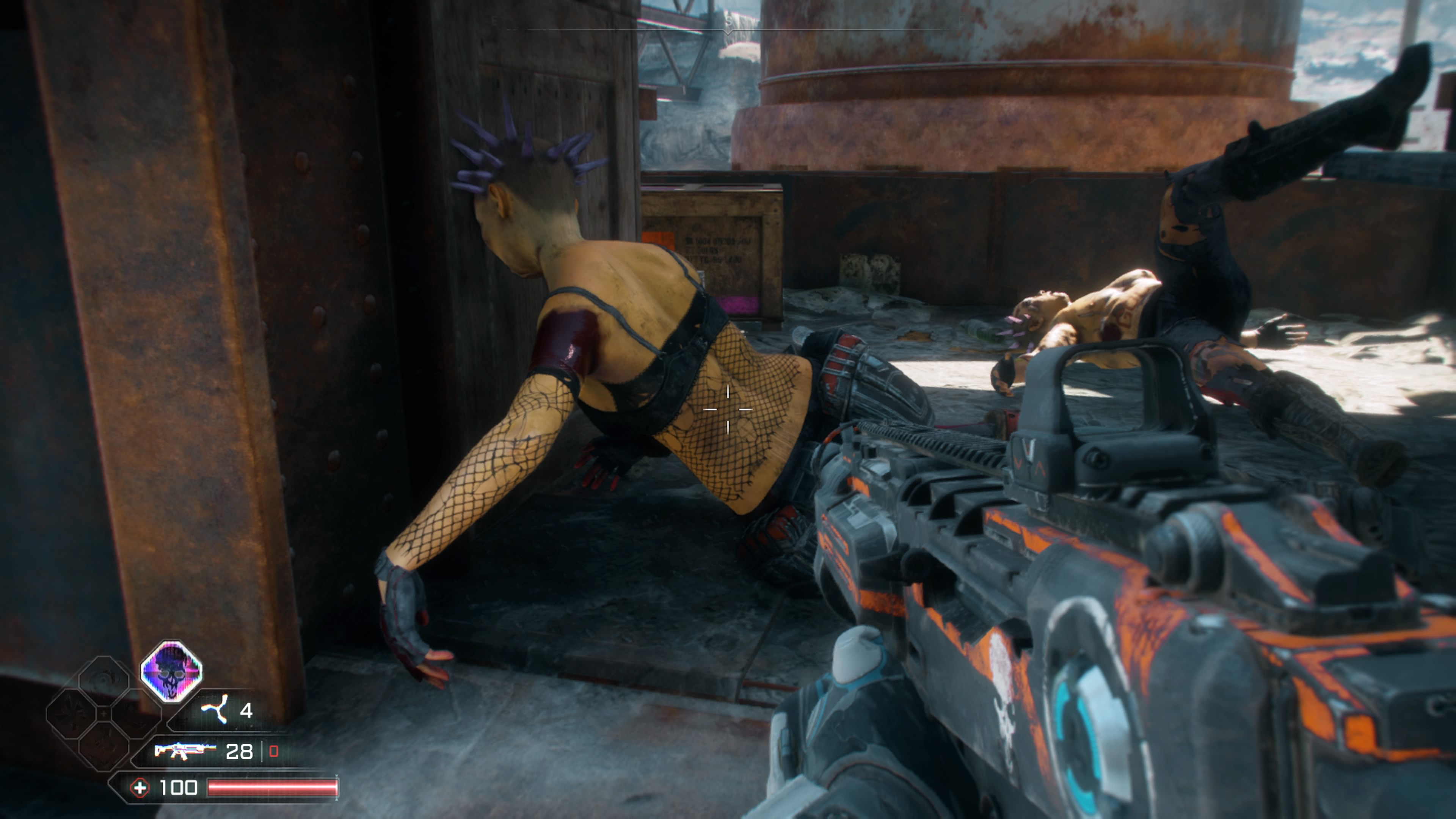This screenshot has width=1456, height=819.
Task: Choose the assault rifle weapon icon
Action: [185, 751]
